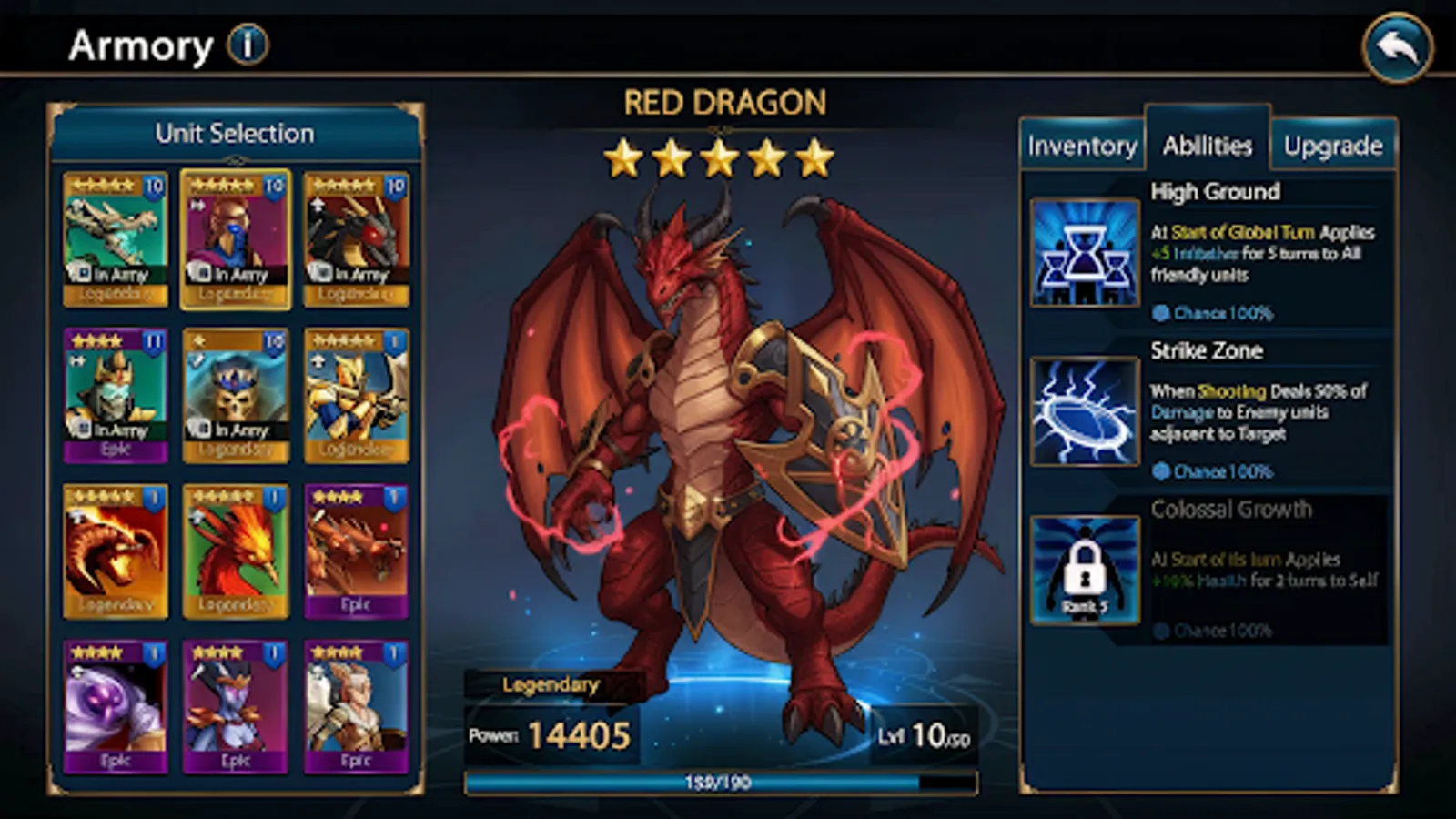This screenshot has width=1456, height=819.
Task: Click the Legendary rarity banner
Action: 550,685
